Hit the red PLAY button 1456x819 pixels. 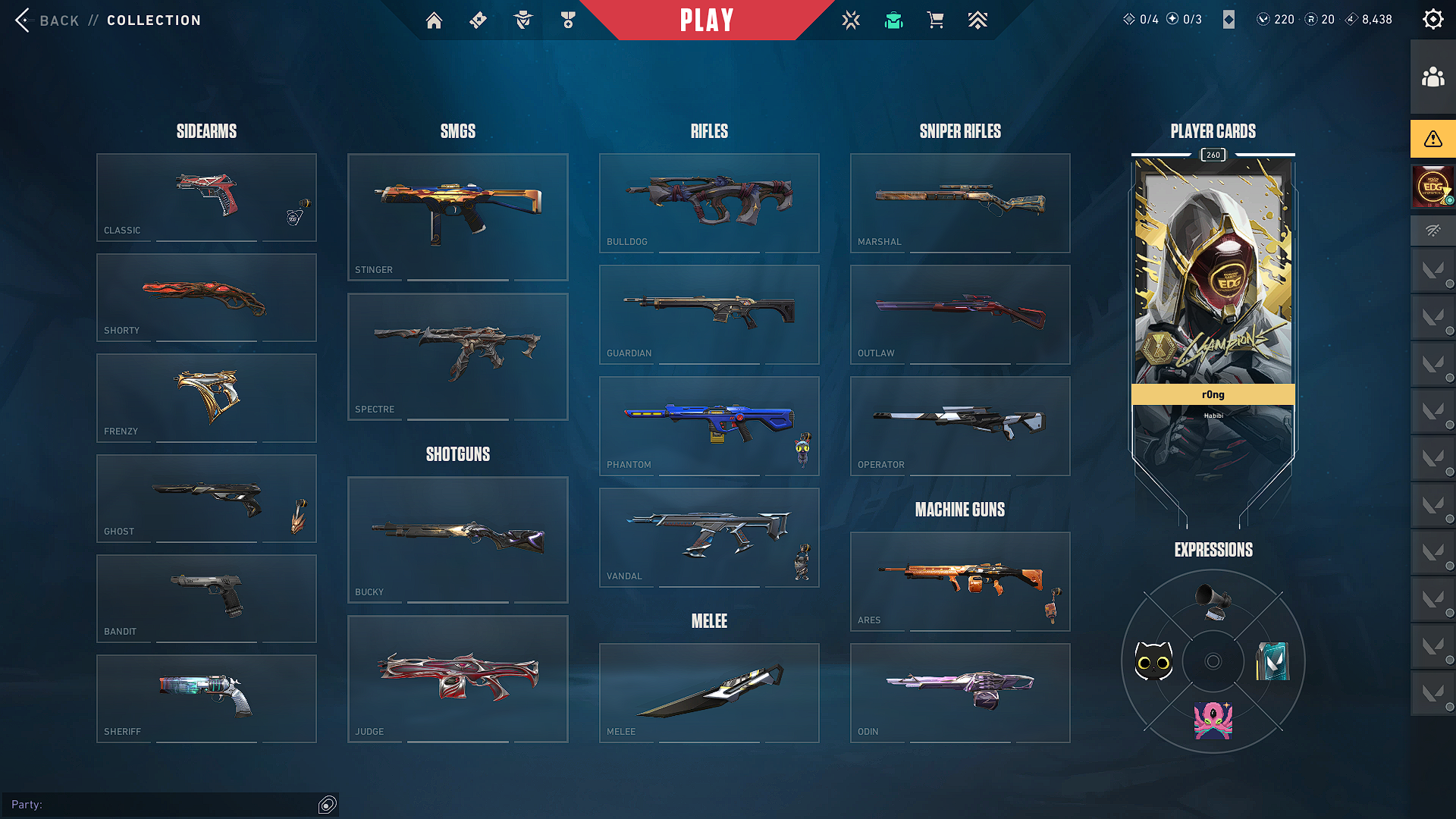(x=707, y=20)
